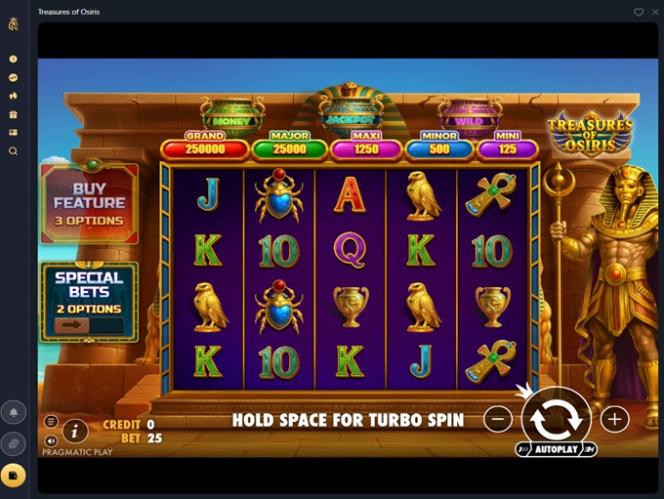Image resolution: width=664 pixels, height=499 pixels.
Task: Open the Buy Feature options
Action: tap(89, 203)
